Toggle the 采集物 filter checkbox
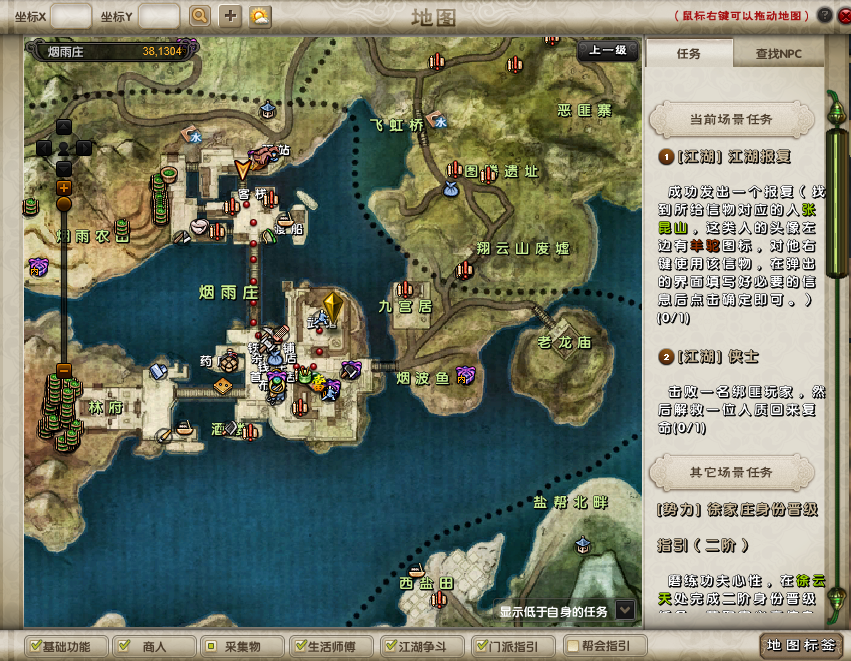This screenshot has height=661, width=851. coord(209,646)
